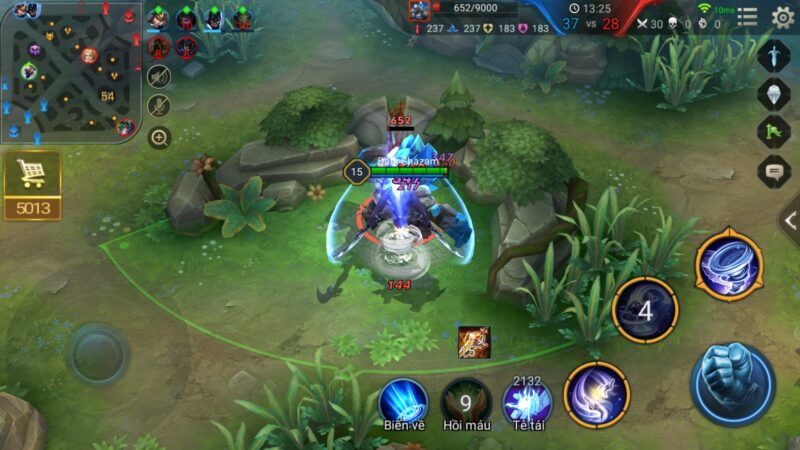Tap the minimap
The image size is (800, 450).
[70, 70]
